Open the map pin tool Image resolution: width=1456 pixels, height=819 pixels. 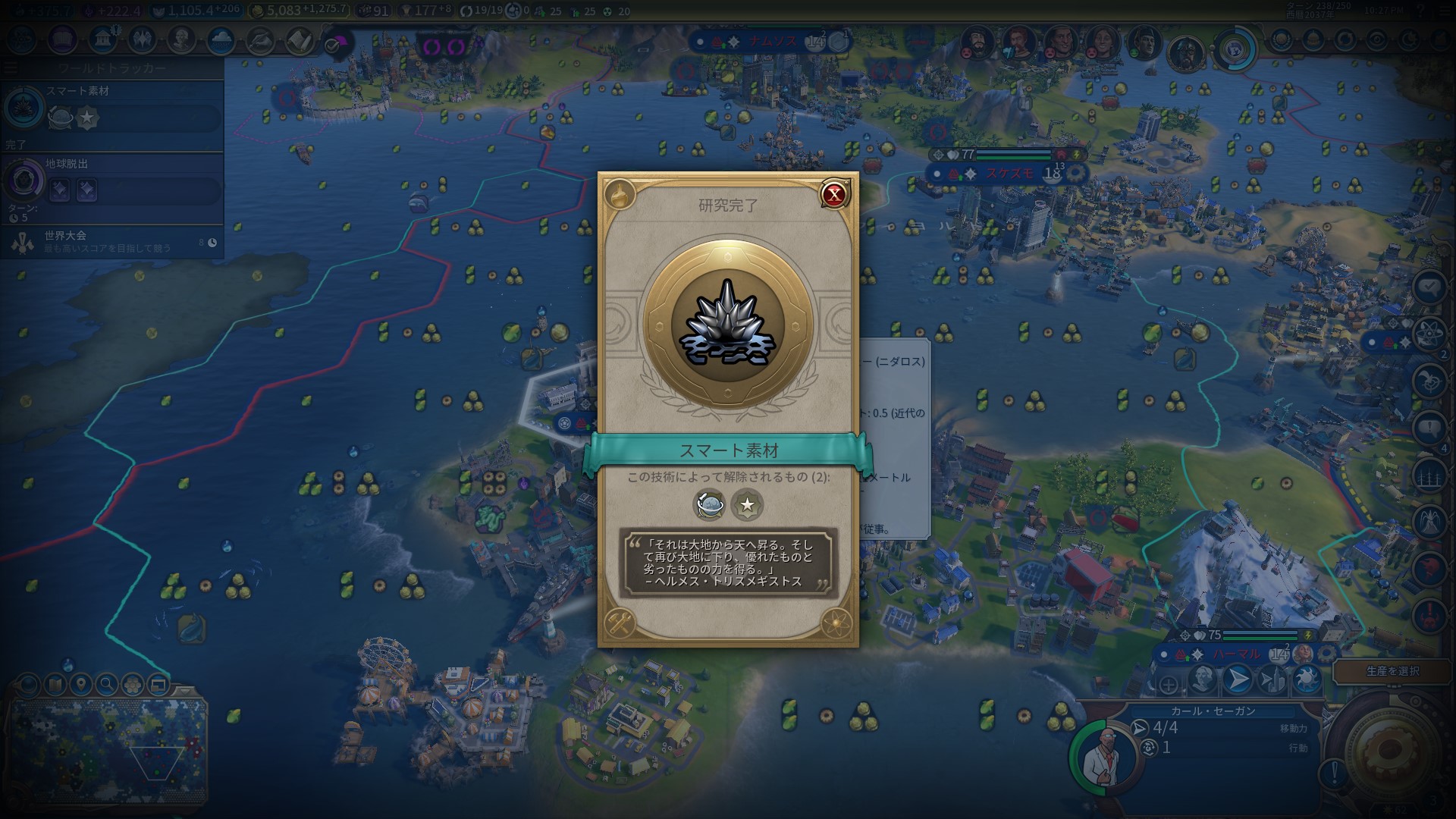[80, 685]
